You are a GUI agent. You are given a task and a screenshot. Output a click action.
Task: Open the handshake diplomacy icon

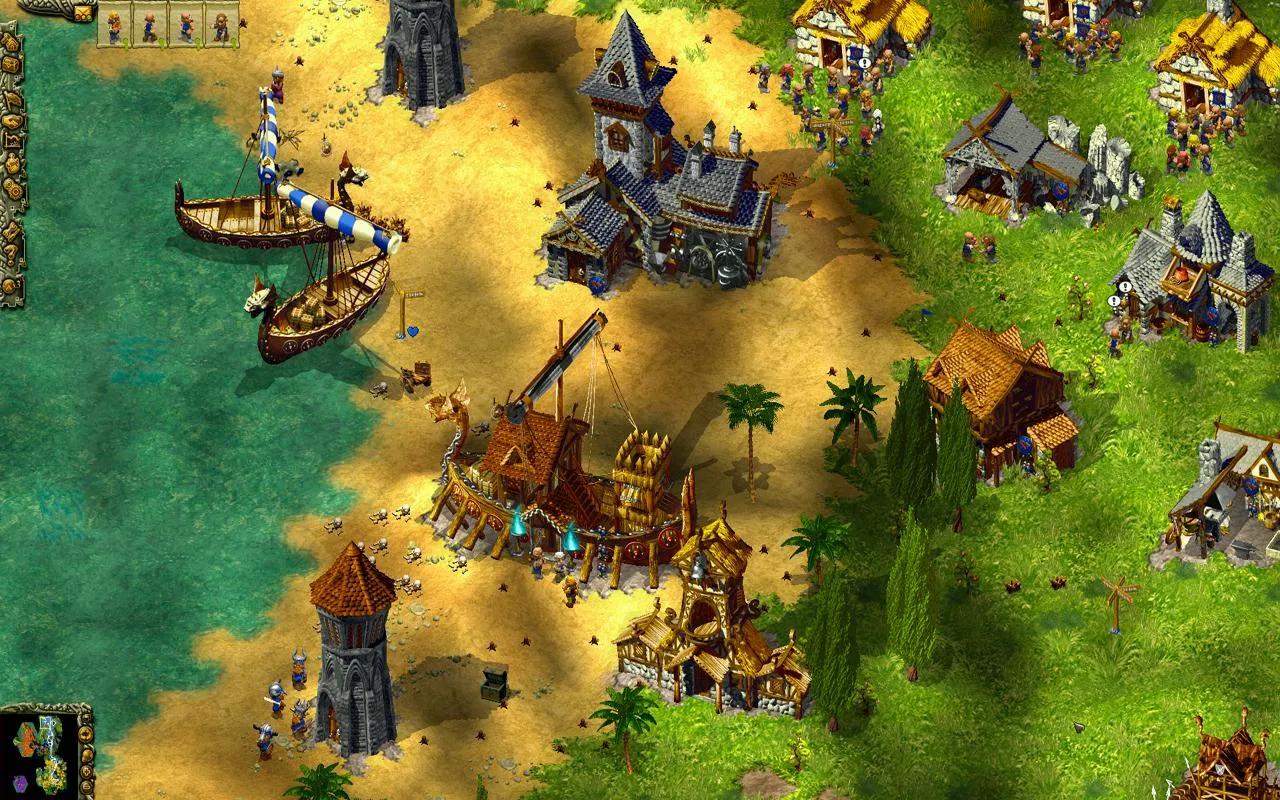12,121
